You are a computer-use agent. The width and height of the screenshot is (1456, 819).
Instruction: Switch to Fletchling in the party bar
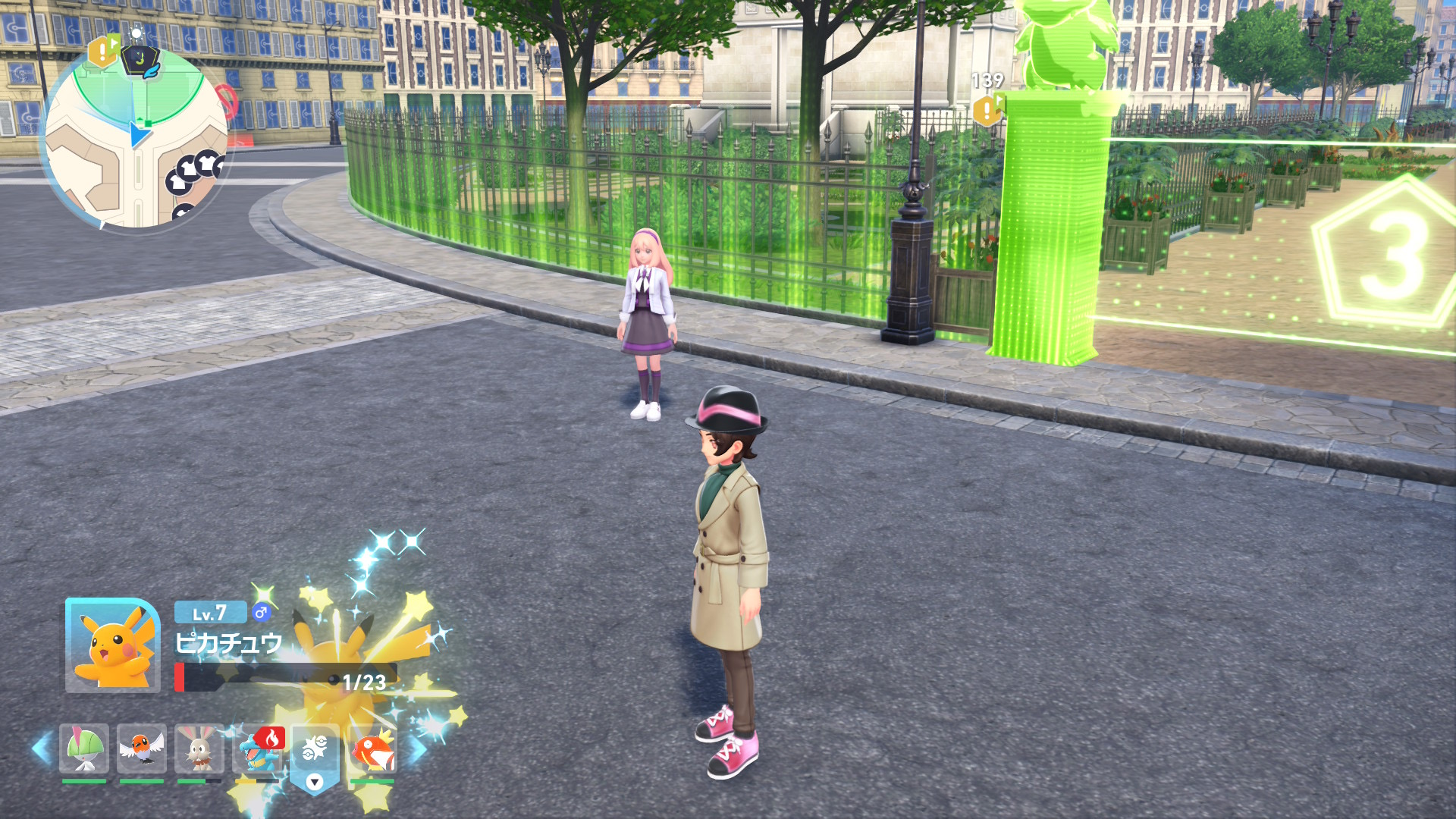[x=142, y=748]
